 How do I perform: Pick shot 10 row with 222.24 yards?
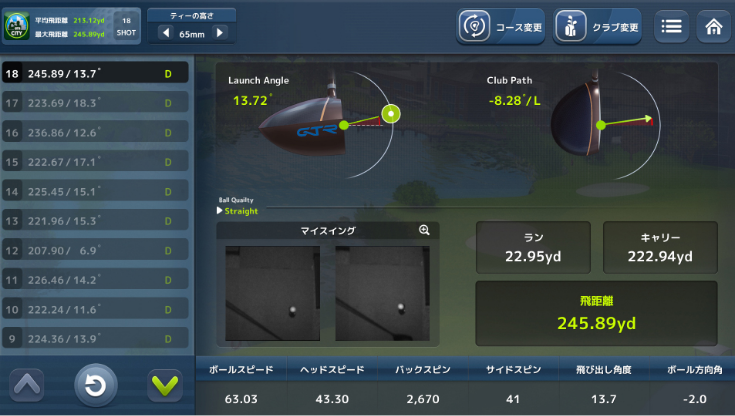click(94, 309)
